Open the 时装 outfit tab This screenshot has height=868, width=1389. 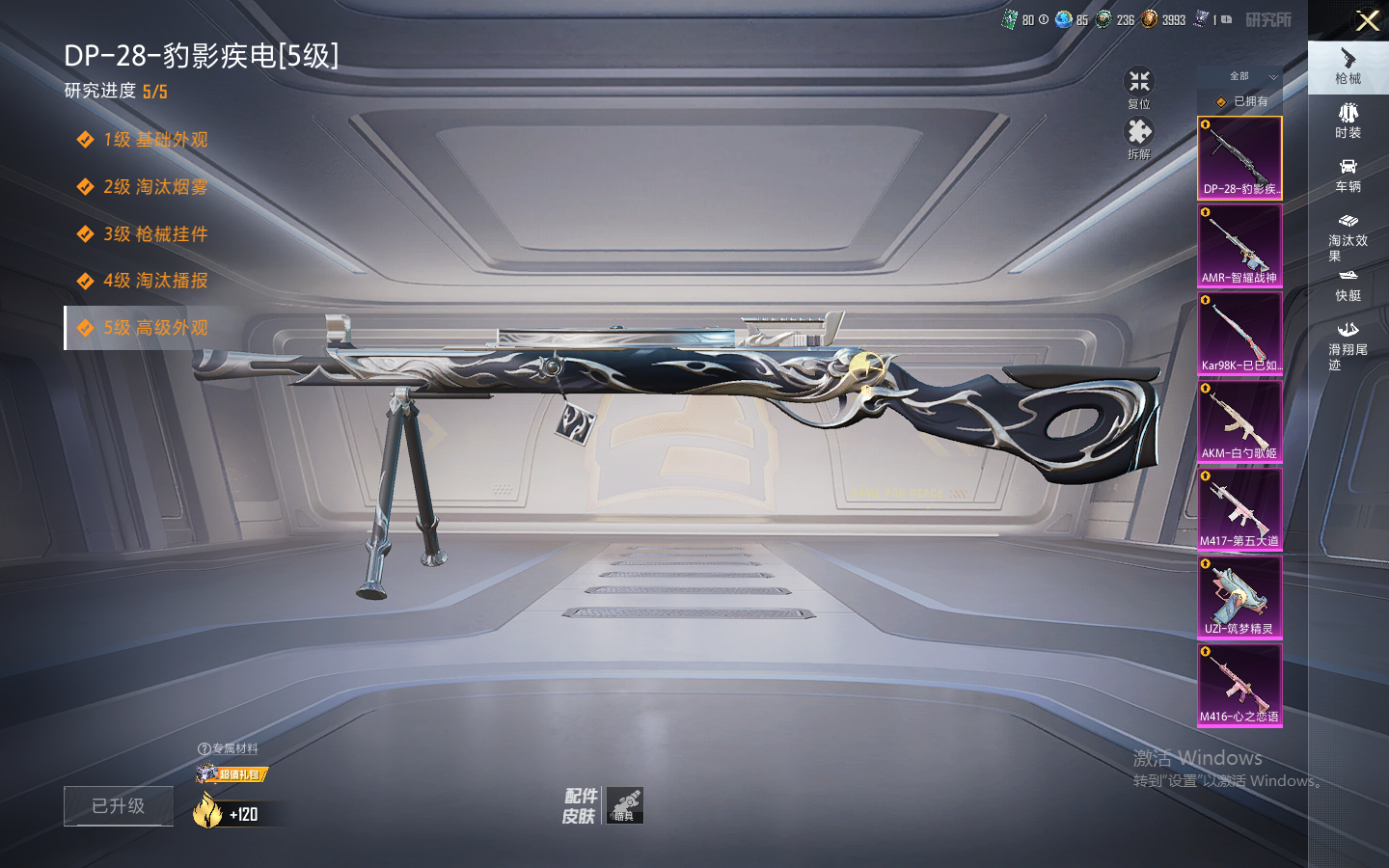[x=1348, y=121]
